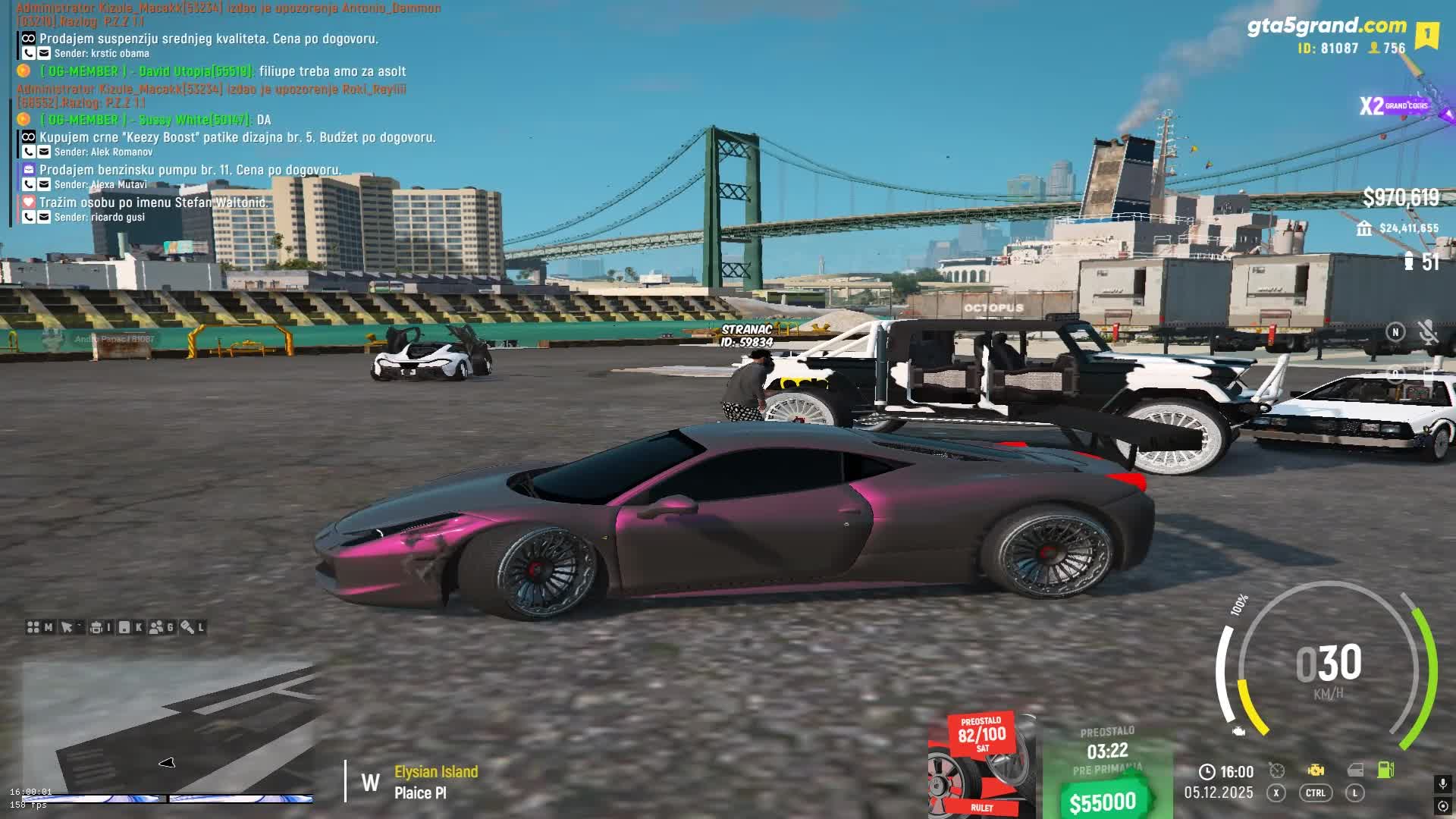Toggle the vehicle lock key icon
The height and width of the screenshot is (819, 1456).
[x=187, y=627]
